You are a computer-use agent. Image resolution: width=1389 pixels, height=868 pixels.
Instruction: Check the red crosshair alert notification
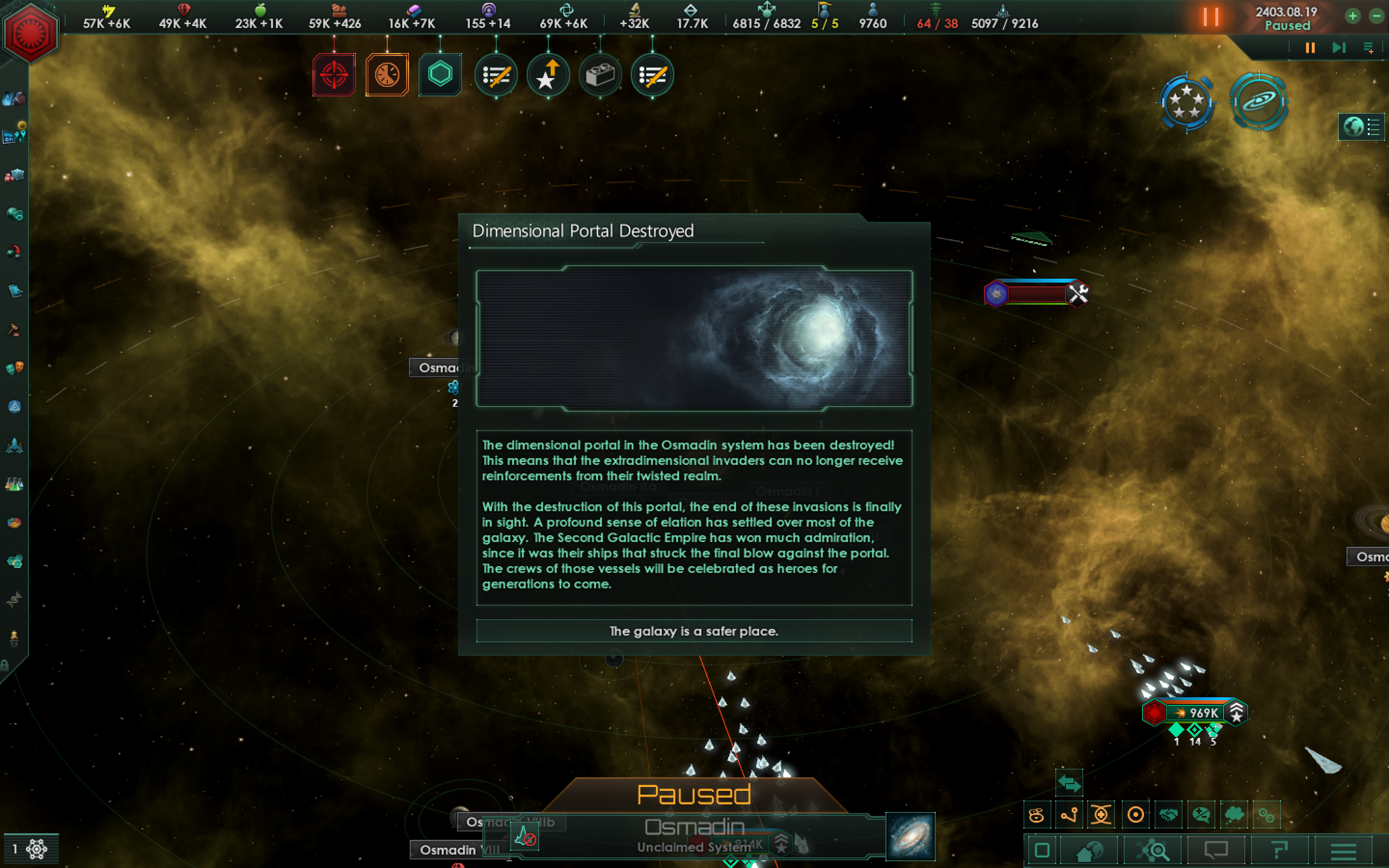335,75
